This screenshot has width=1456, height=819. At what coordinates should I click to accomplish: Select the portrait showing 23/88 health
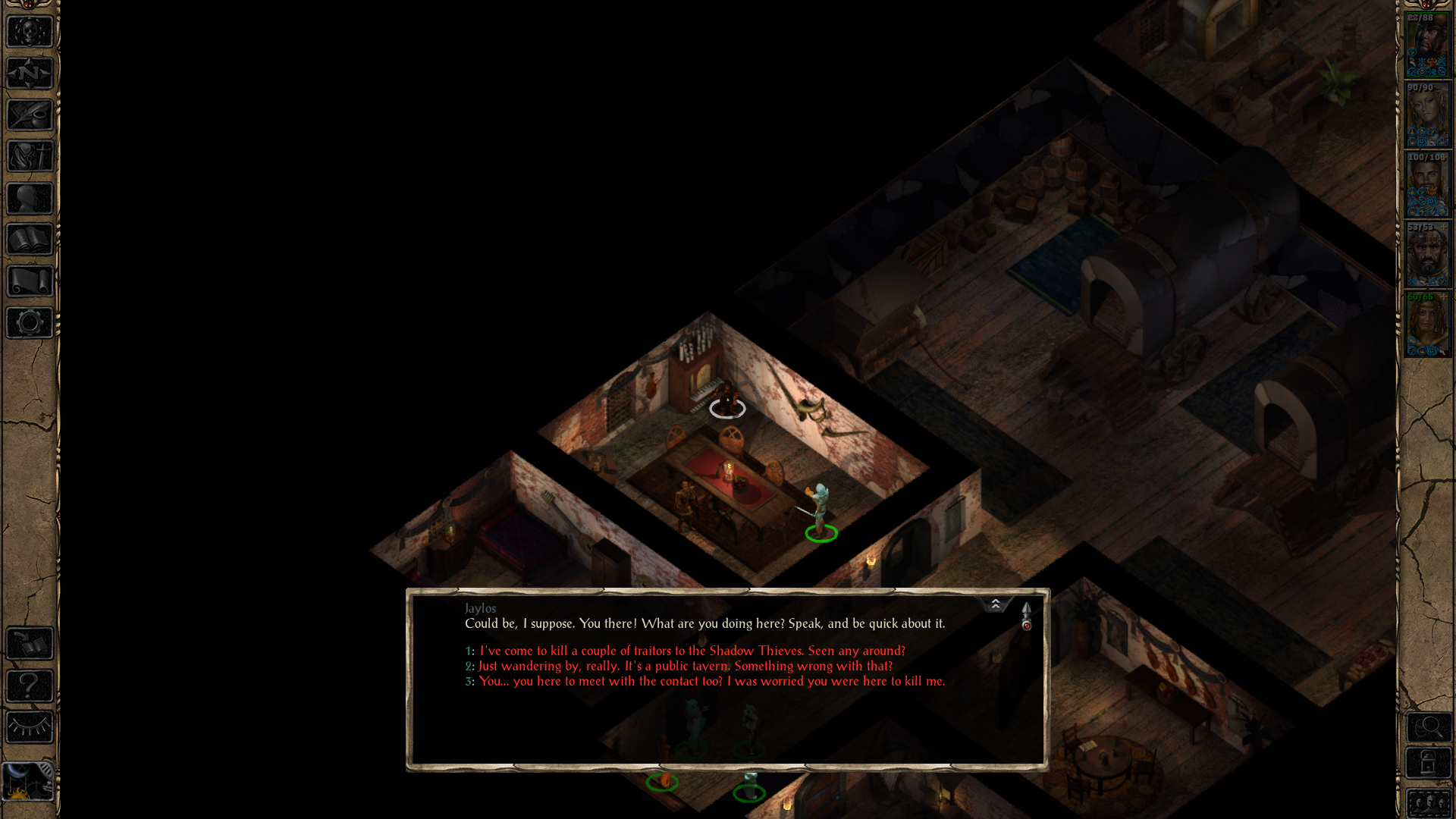point(1428,42)
